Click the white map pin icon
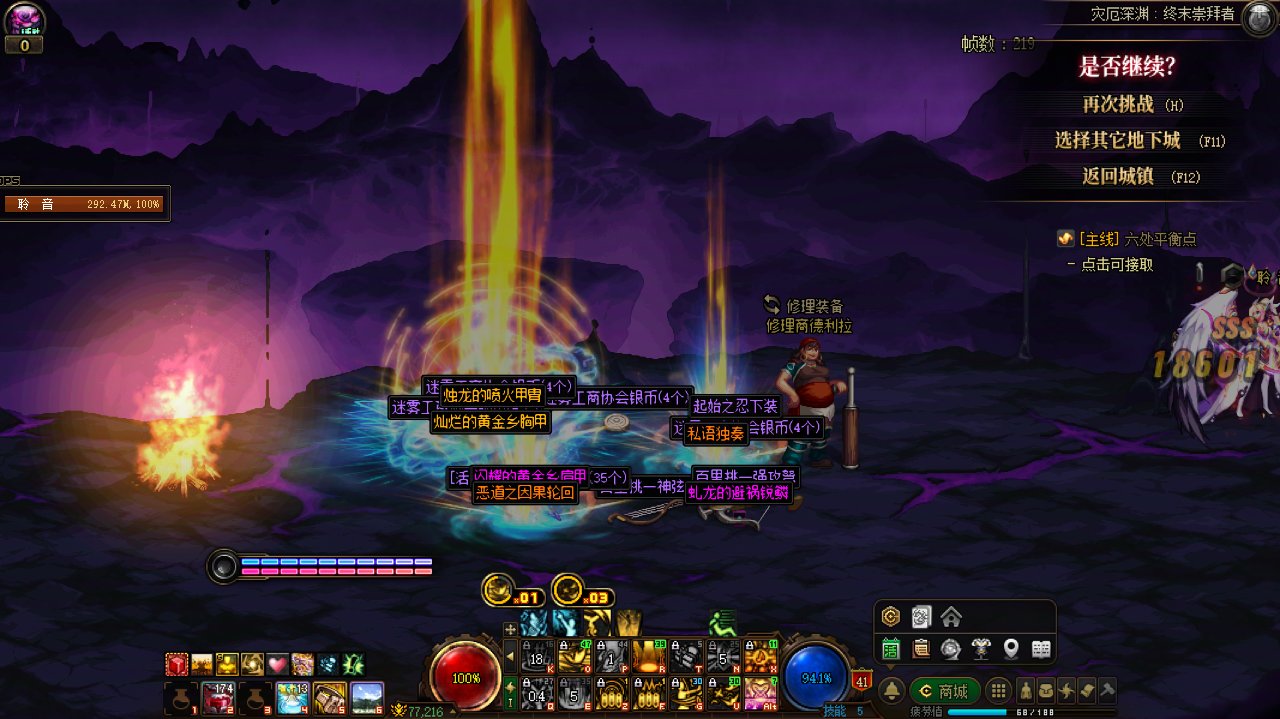The image size is (1280, 719). pos(1011,649)
